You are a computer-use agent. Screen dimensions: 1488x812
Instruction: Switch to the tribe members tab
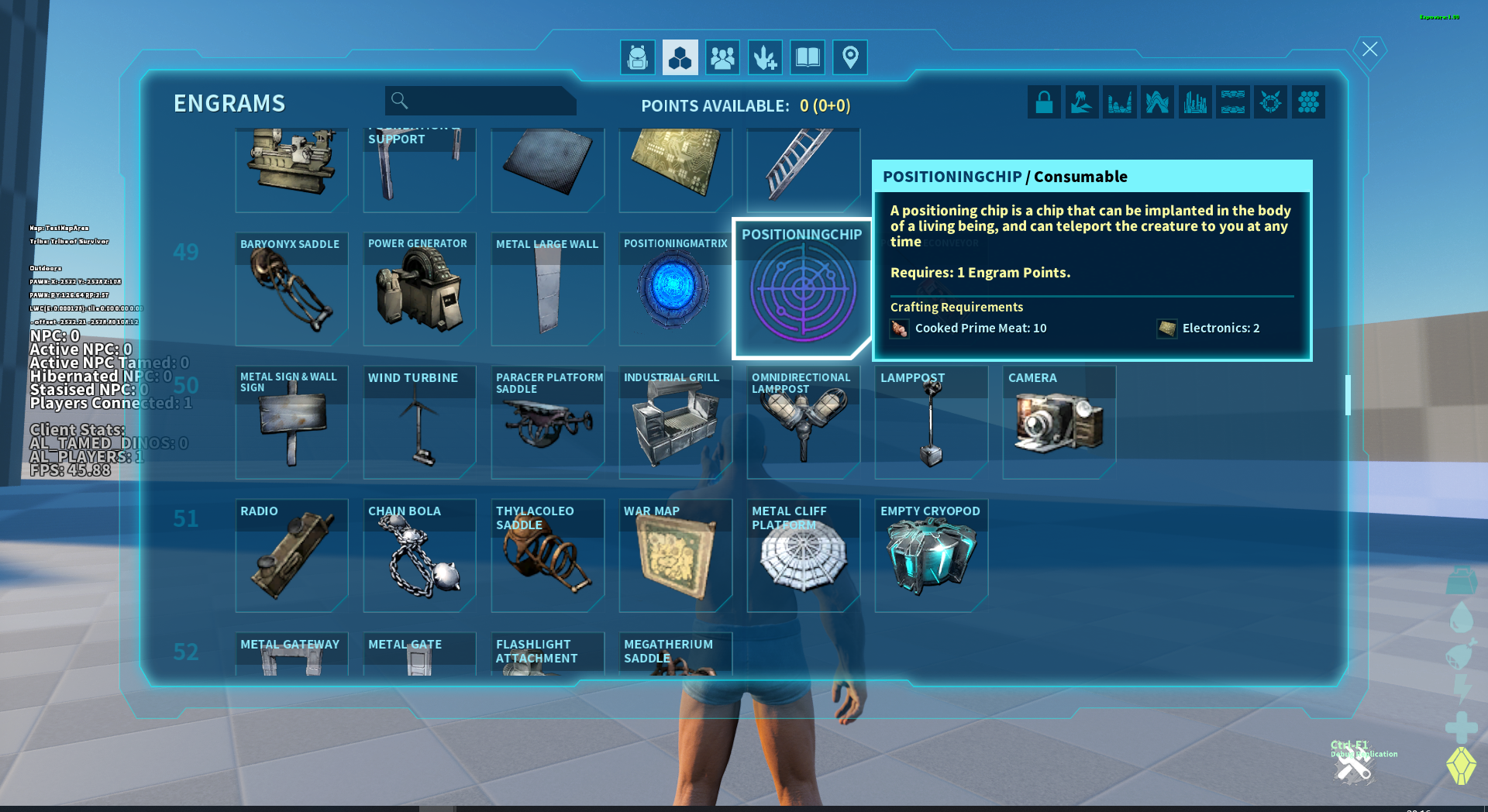[x=722, y=58]
